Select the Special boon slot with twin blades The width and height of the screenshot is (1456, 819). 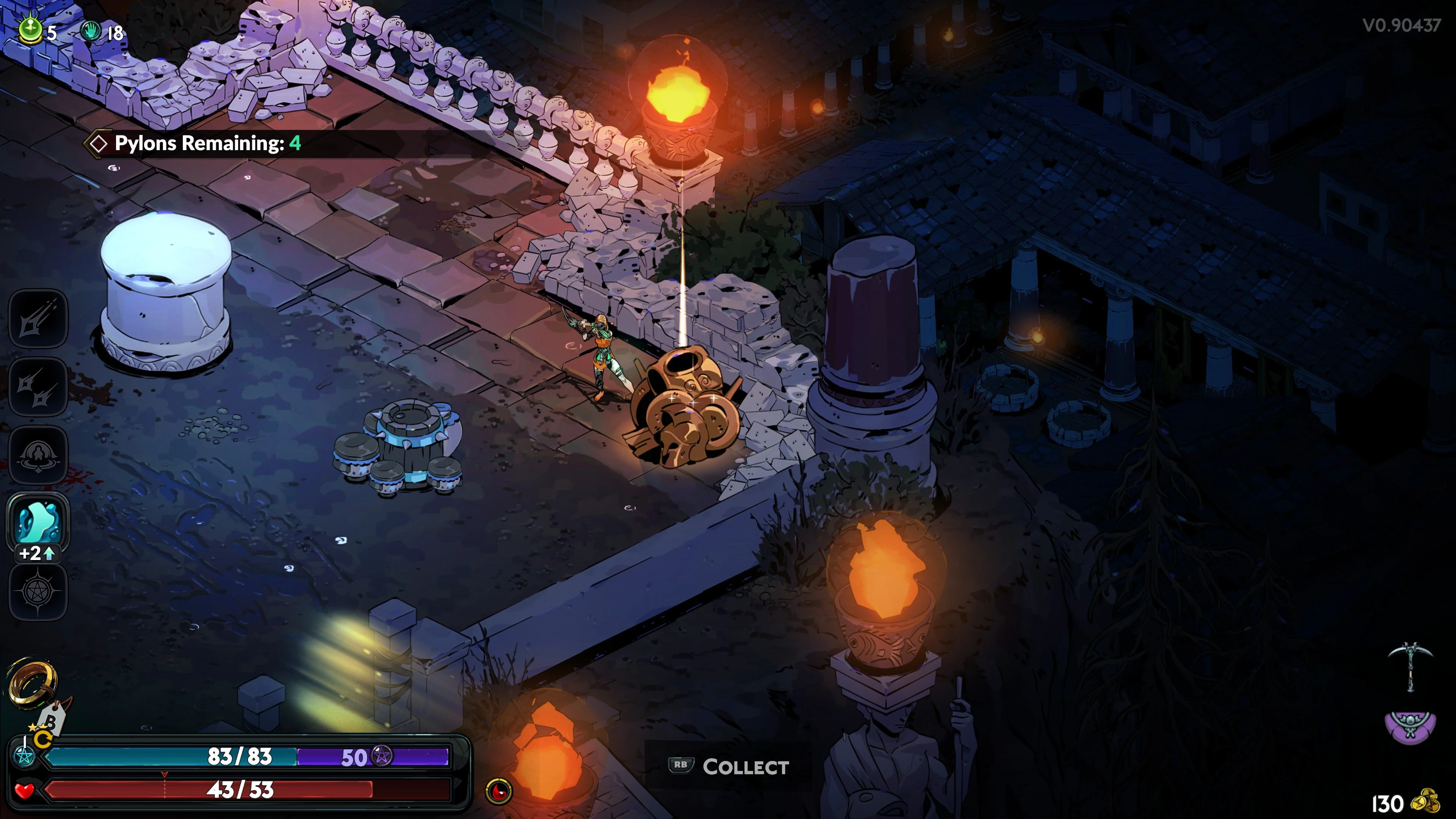(38, 387)
